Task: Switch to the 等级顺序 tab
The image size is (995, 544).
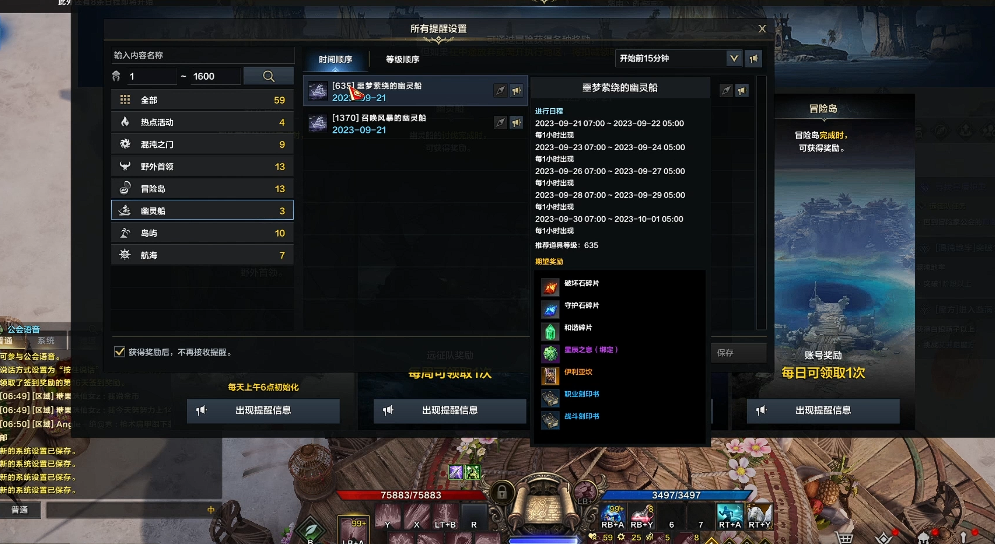Action: (402, 60)
